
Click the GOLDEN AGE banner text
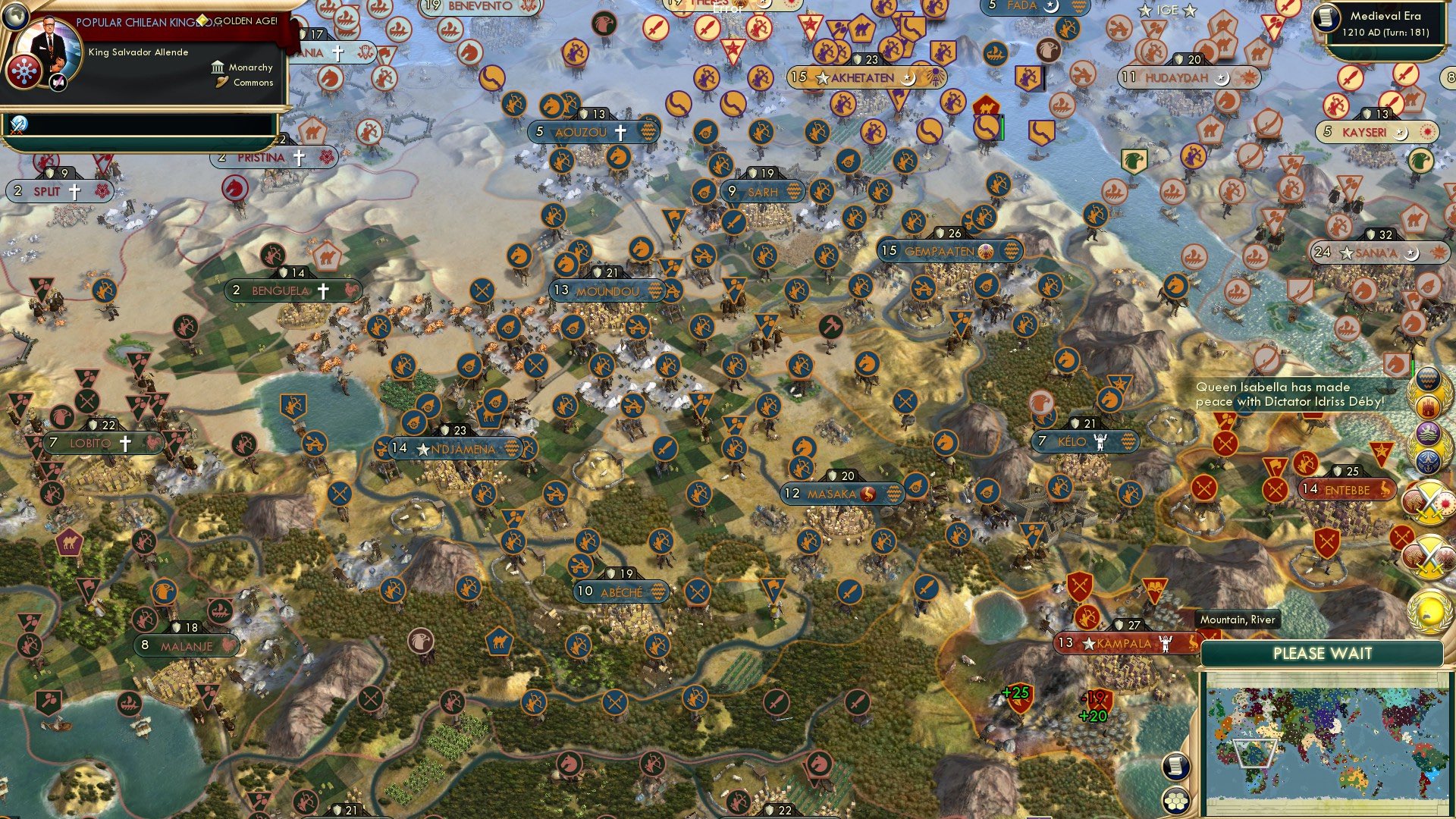[246, 20]
